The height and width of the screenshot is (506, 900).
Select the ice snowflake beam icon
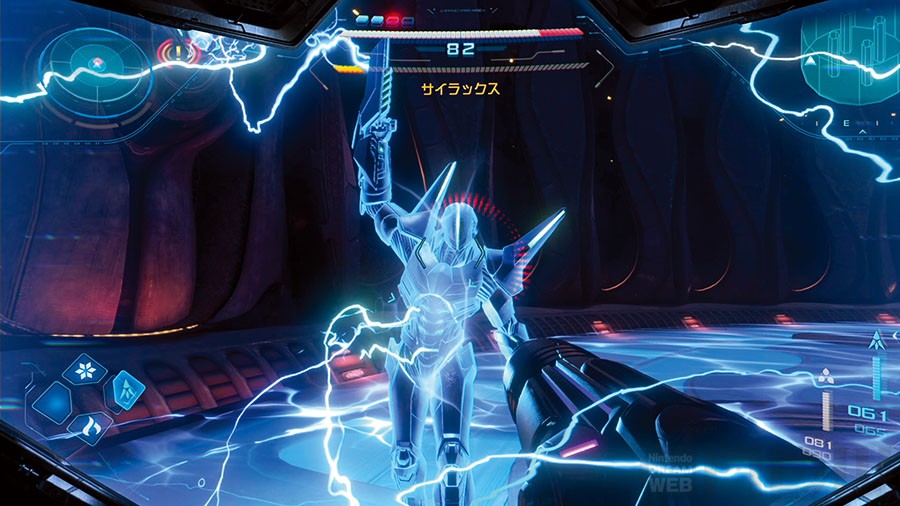click(85, 371)
